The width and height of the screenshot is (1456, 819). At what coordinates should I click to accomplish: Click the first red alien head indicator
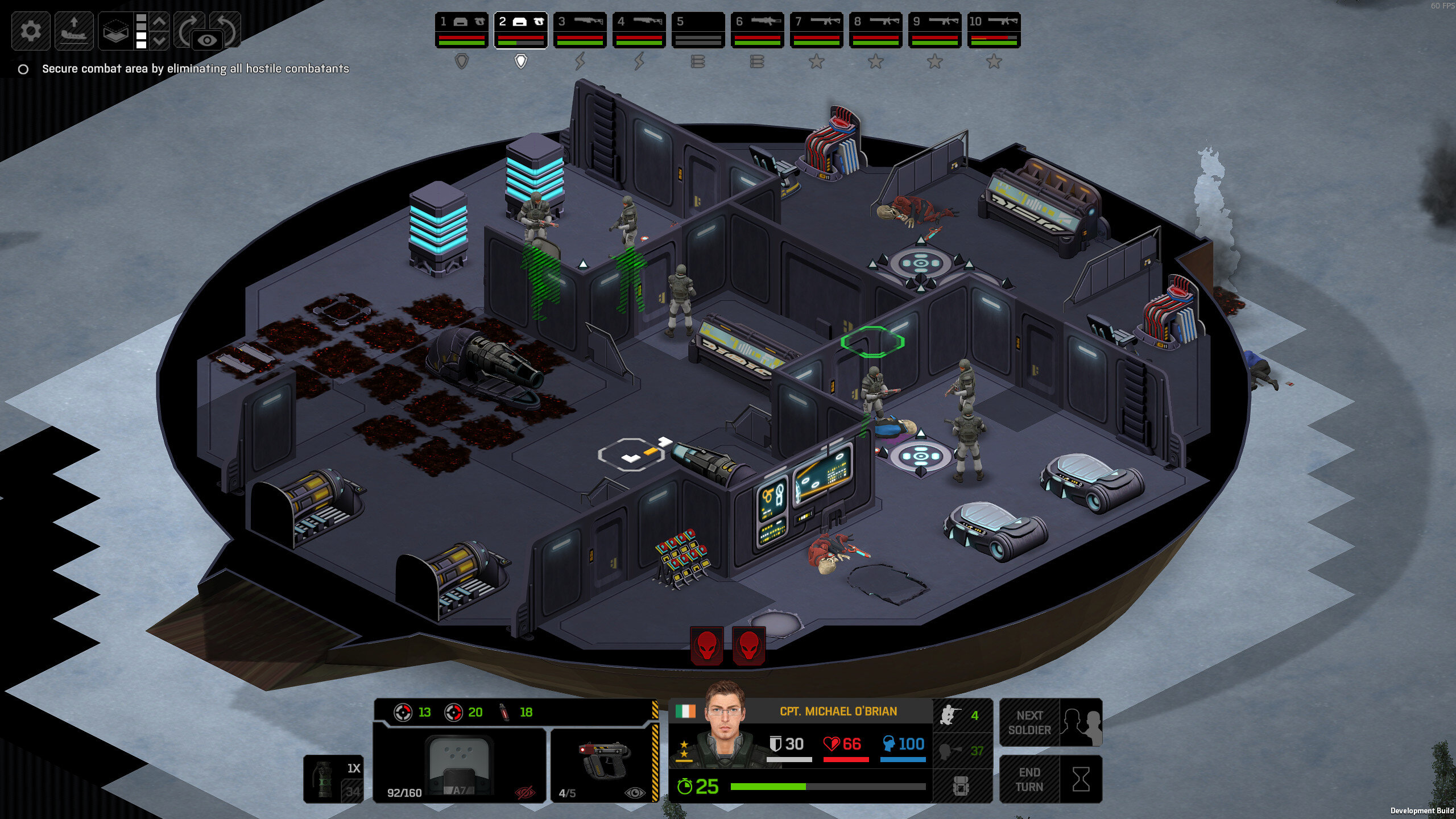pos(707,646)
